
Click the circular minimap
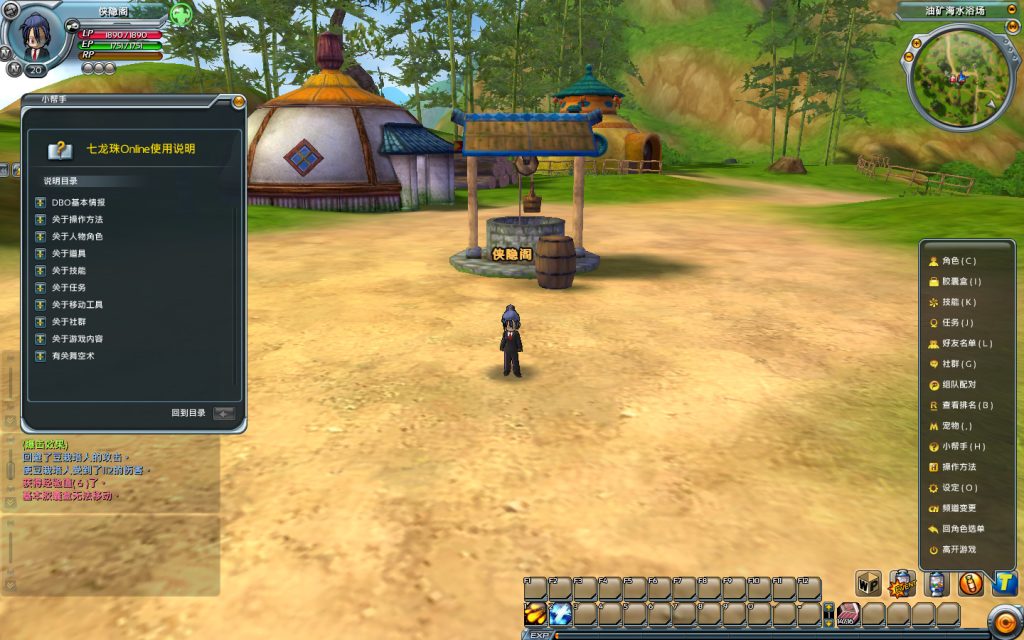(957, 78)
